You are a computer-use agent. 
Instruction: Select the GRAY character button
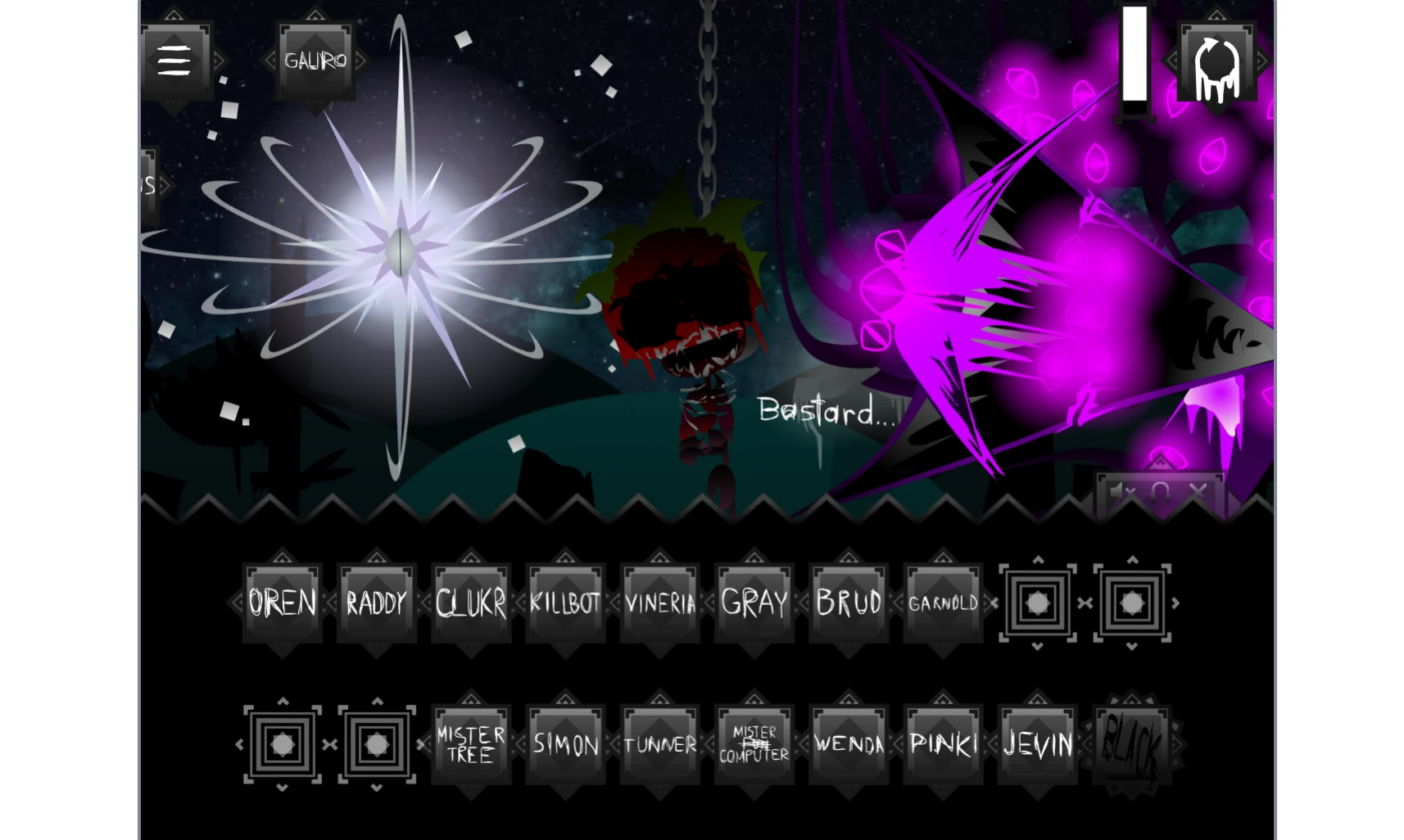[753, 603]
